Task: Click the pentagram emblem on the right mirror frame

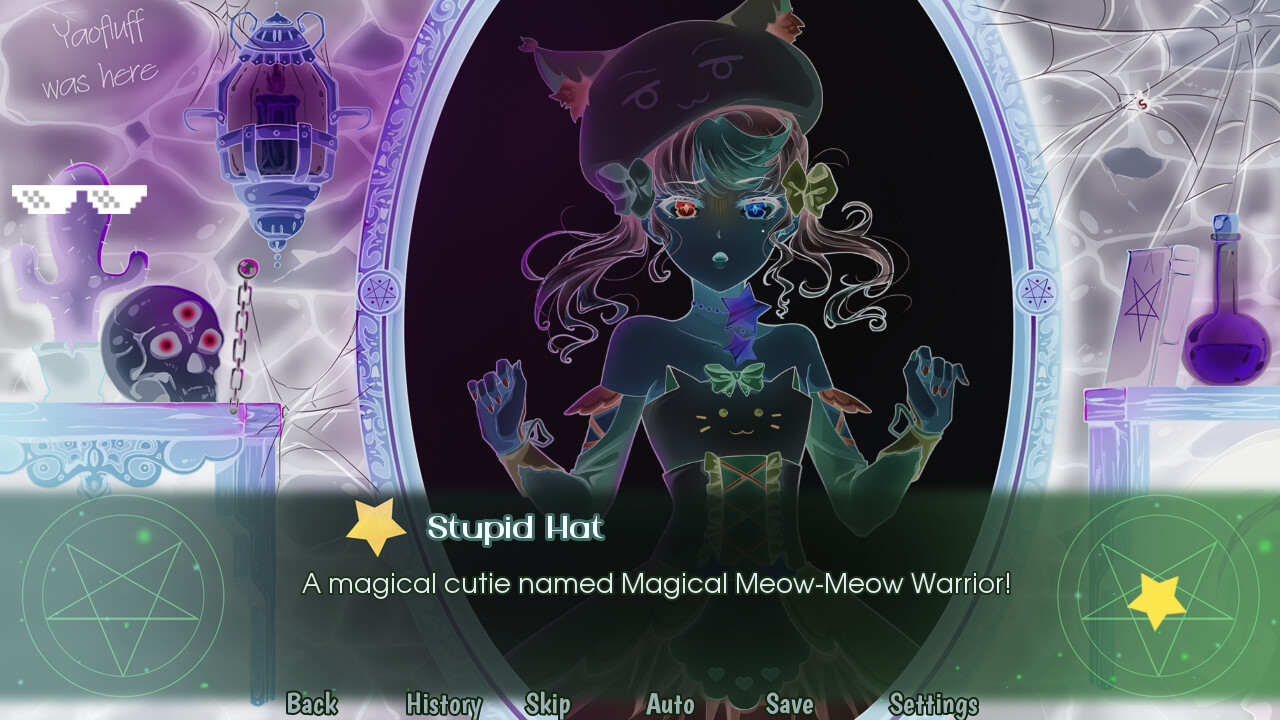Action: (x=1038, y=291)
